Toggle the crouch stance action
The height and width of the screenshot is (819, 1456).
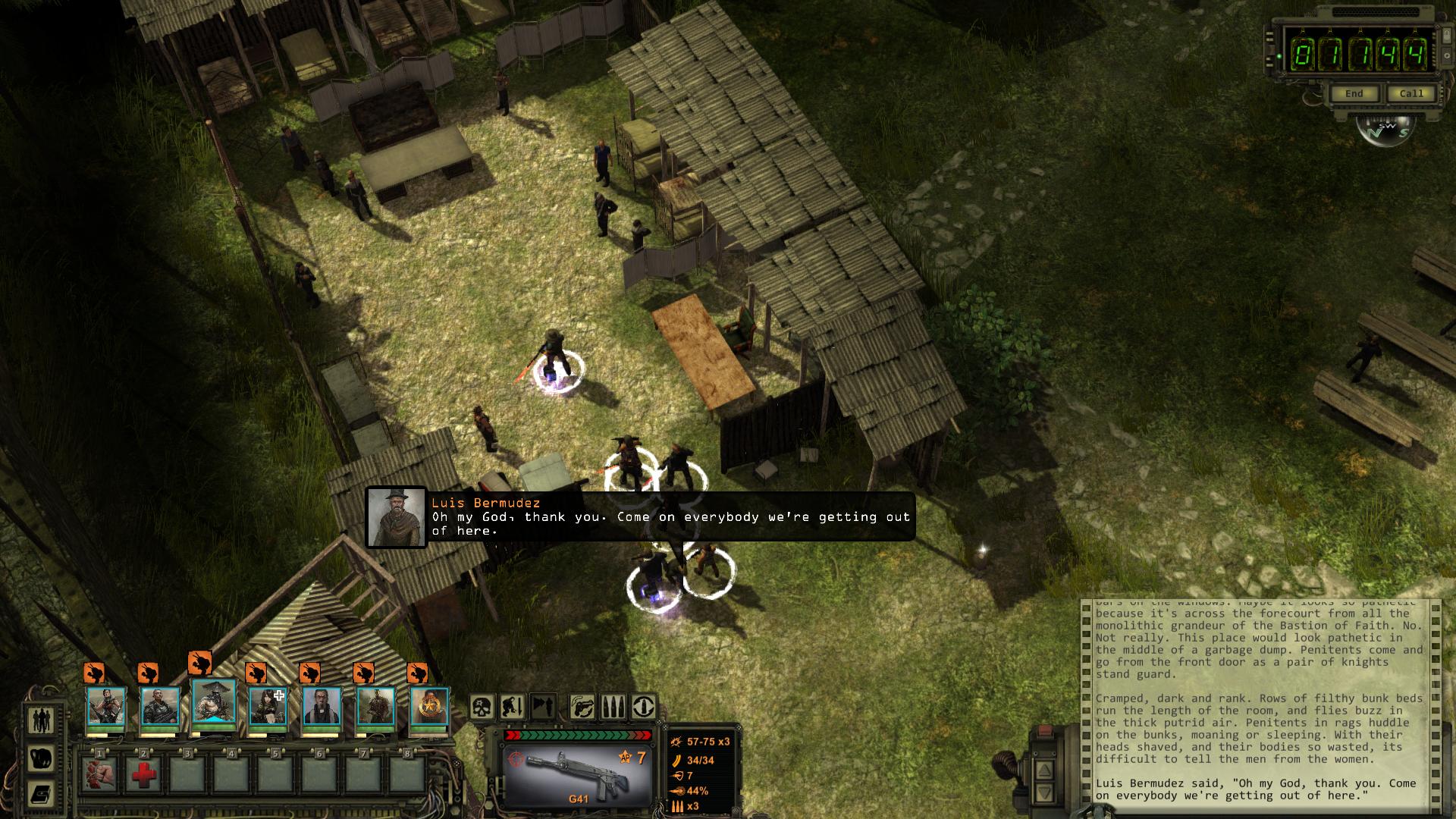pyautogui.click(x=513, y=707)
